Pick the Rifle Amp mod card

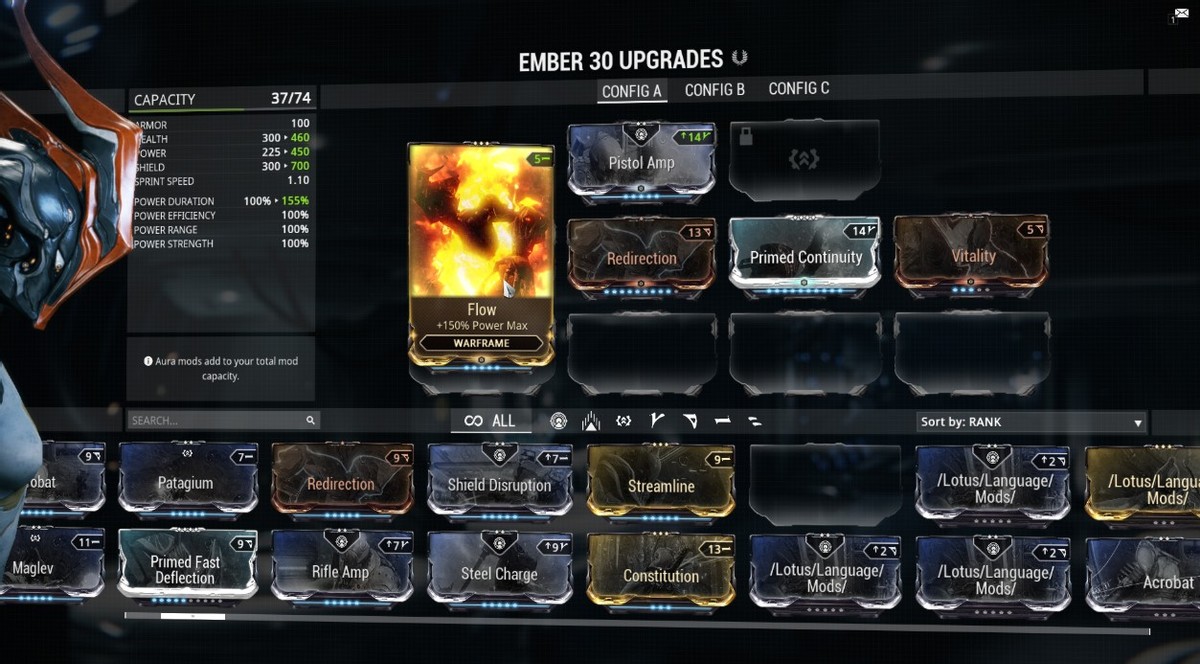click(341, 571)
